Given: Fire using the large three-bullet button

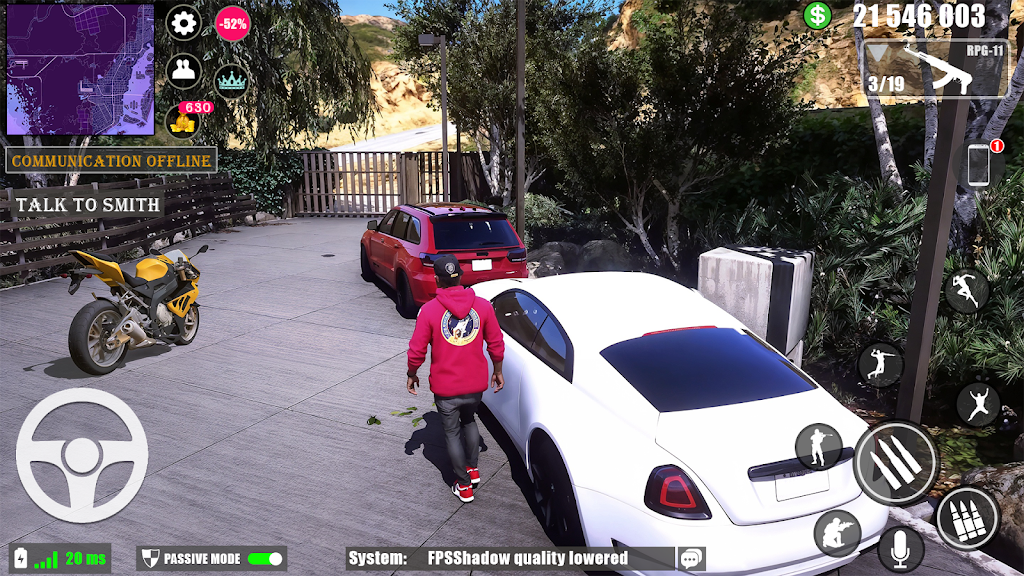Looking at the screenshot, I should click(x=895, y=463).
